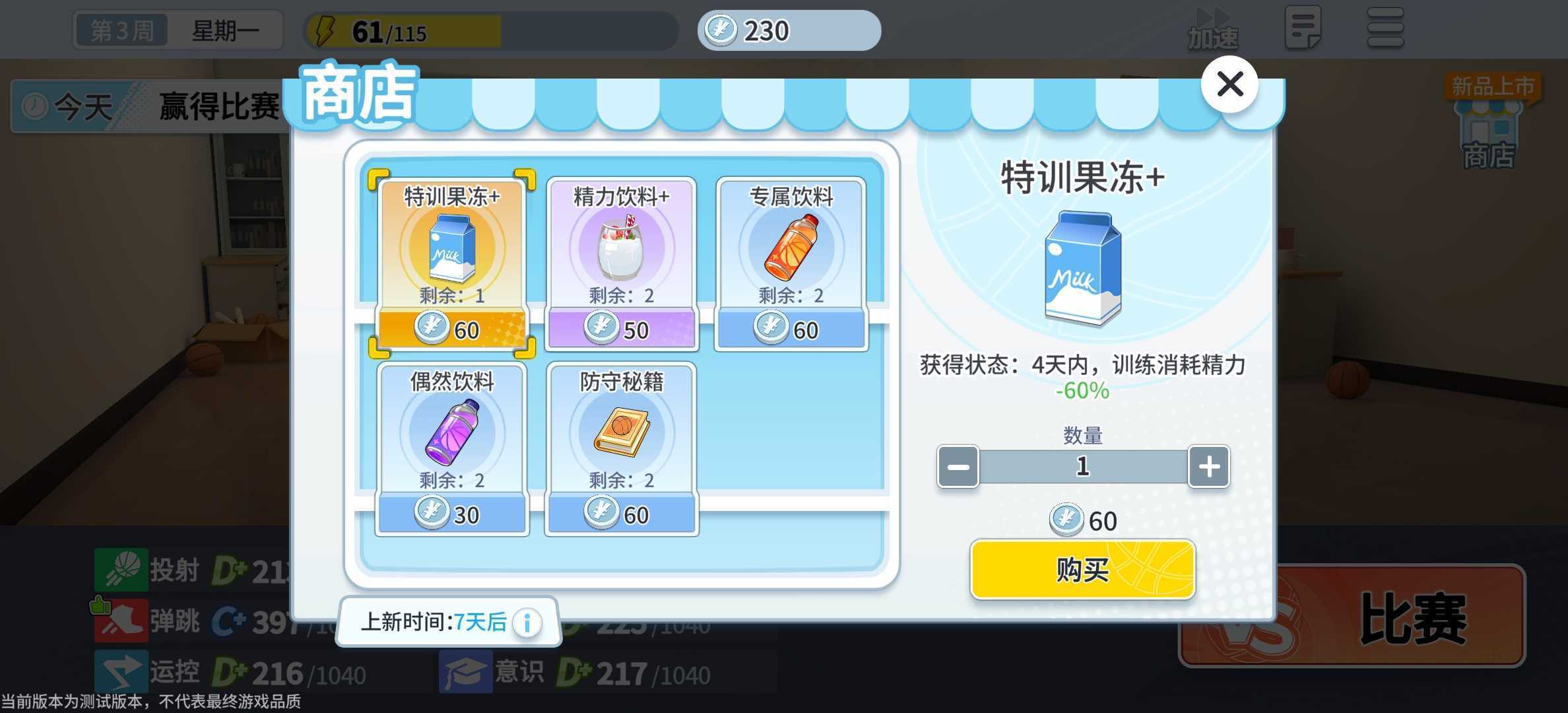Increase quantity with the plus button
1568x713 pixels.
coord(1209,467)
